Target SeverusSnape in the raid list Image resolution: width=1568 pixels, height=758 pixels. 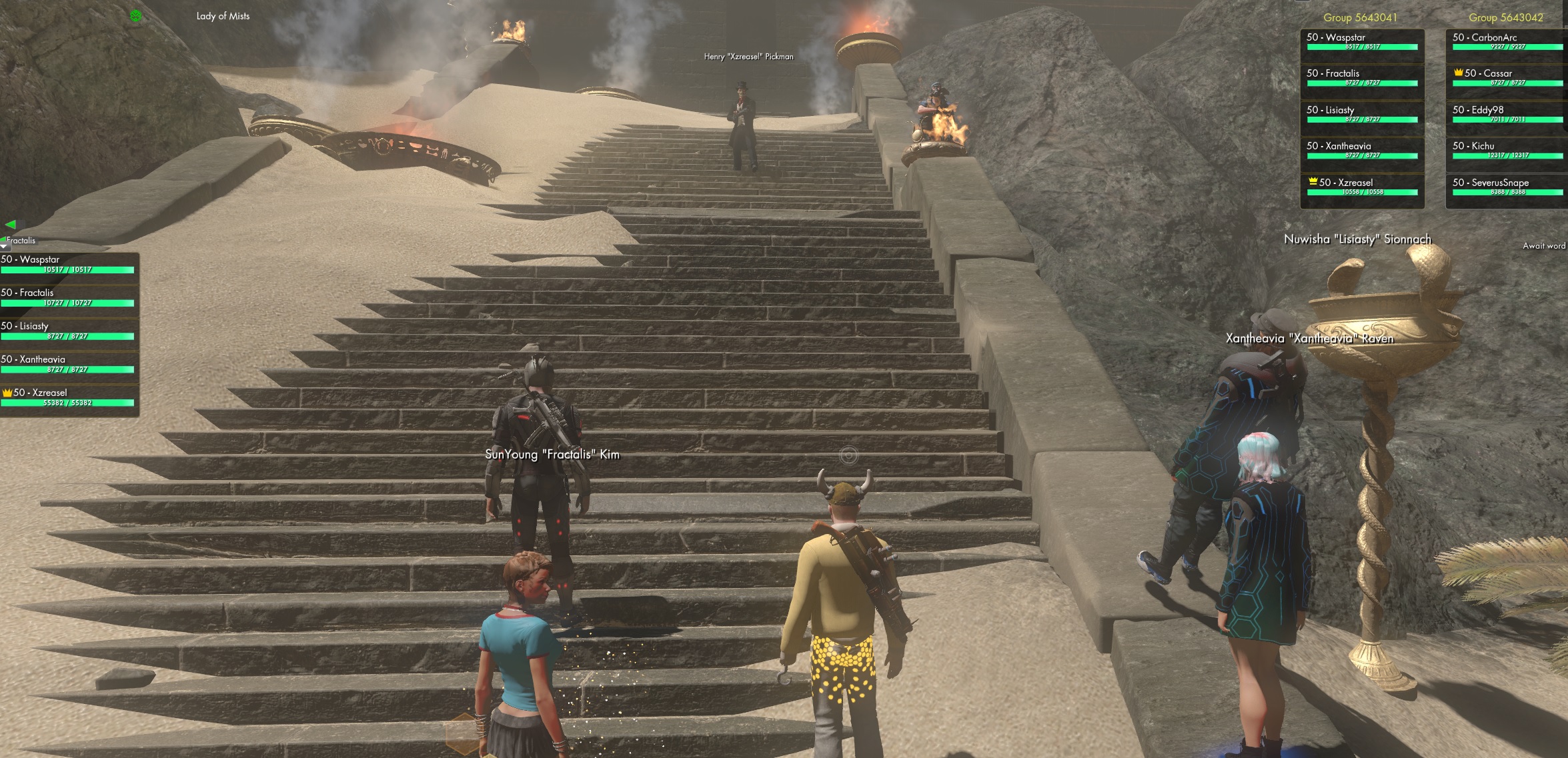1507,186
